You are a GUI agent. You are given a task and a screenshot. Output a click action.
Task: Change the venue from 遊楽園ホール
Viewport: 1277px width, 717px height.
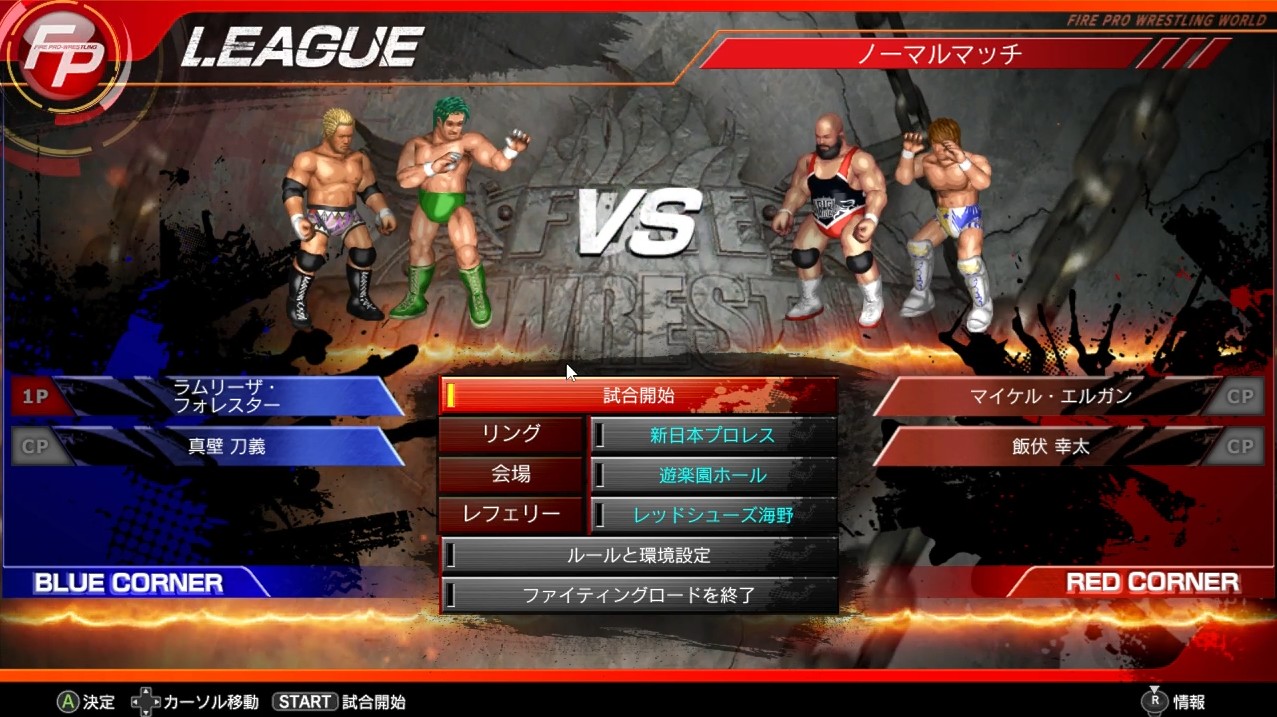(x=713, y=475)
